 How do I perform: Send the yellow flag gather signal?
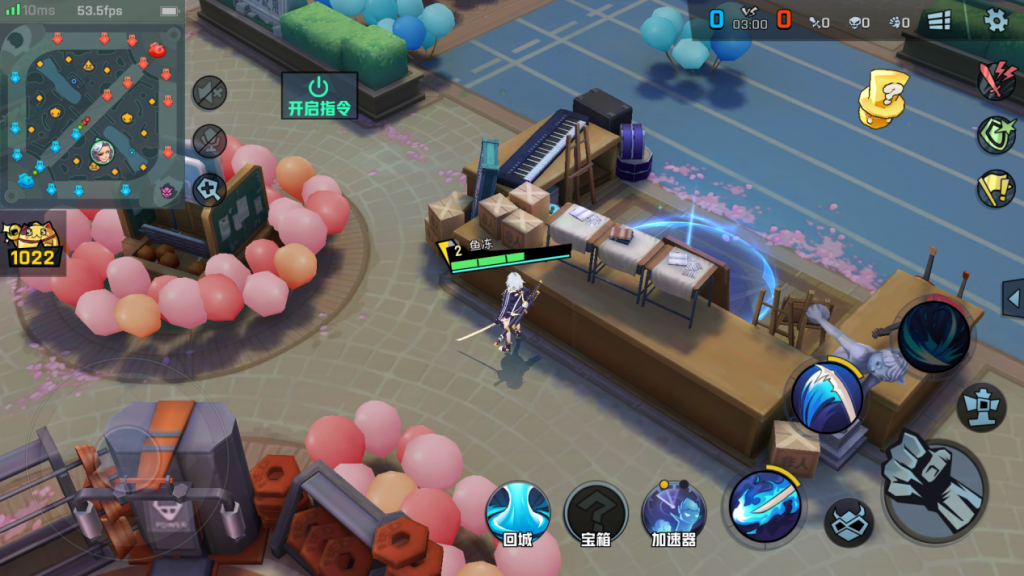click(x=996, y=188)
